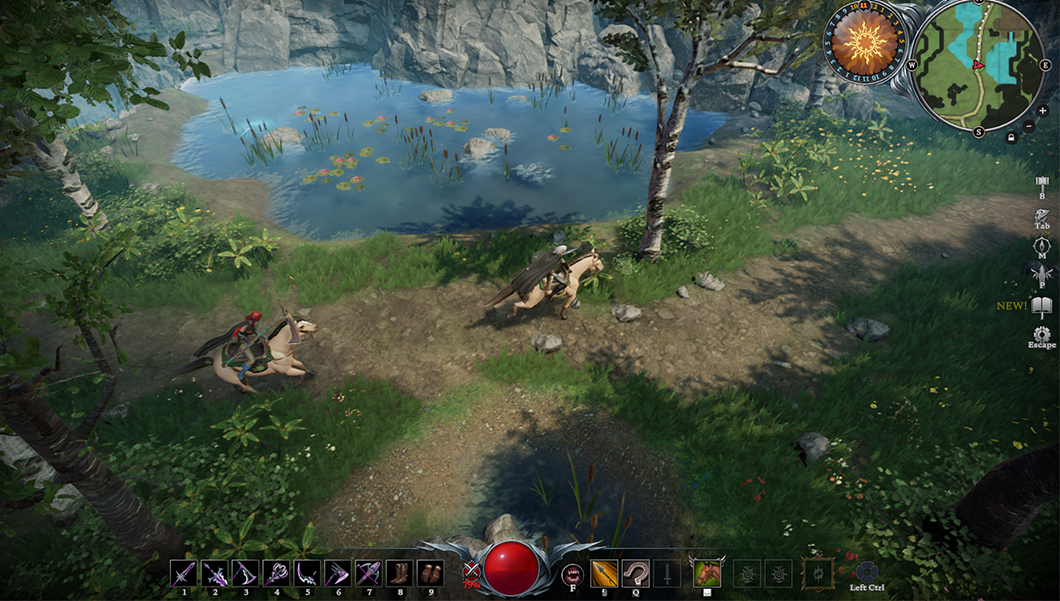Open the winged vampire powers icon
Viewport: 1060px width, 601px height.
click(1041, 275)
